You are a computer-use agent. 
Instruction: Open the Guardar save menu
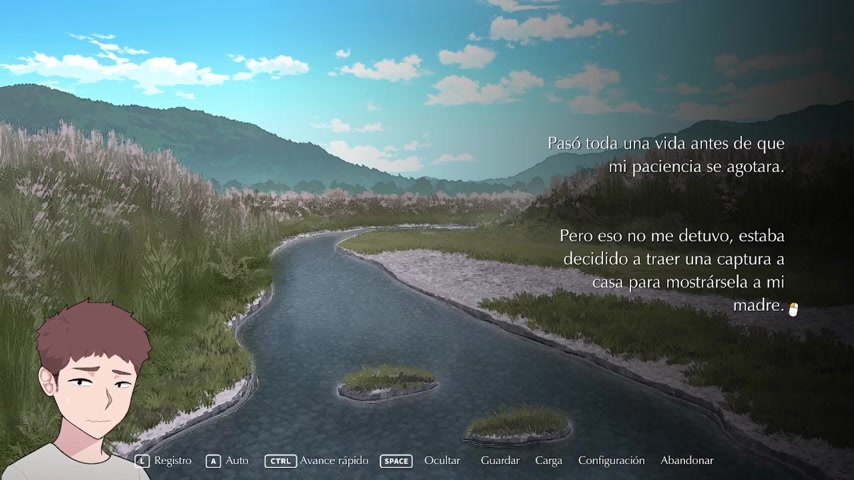coord(500,461)
